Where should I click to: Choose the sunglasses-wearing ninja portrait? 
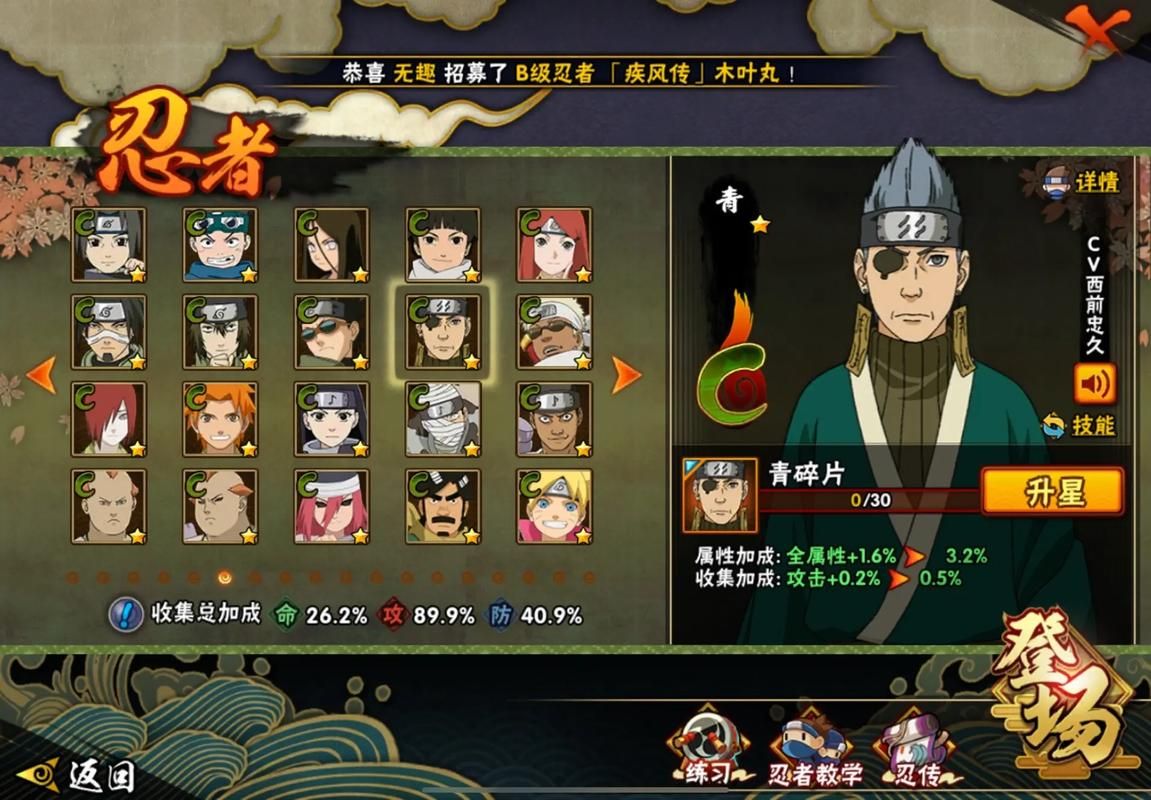point(331,332)
